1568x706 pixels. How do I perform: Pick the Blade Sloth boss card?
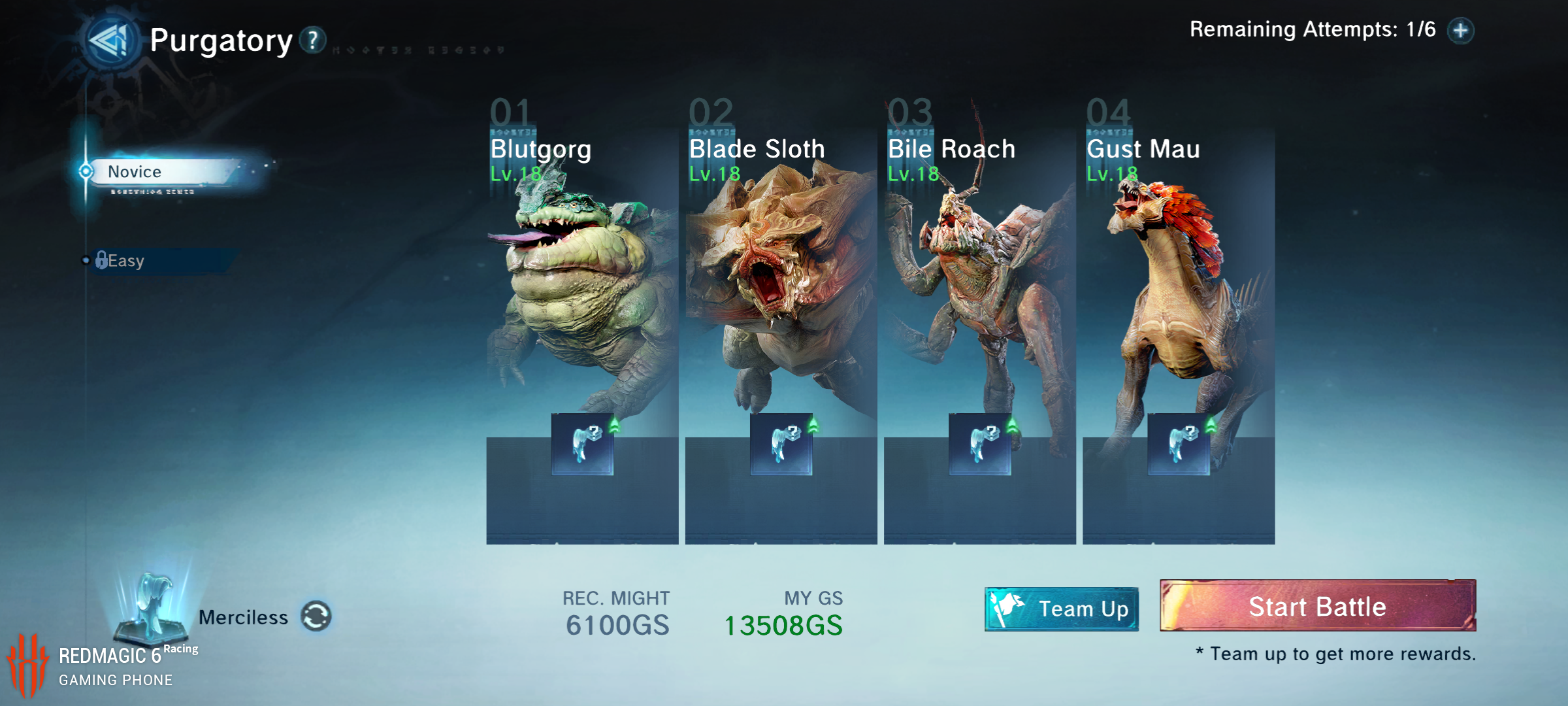tap(781, 294)
